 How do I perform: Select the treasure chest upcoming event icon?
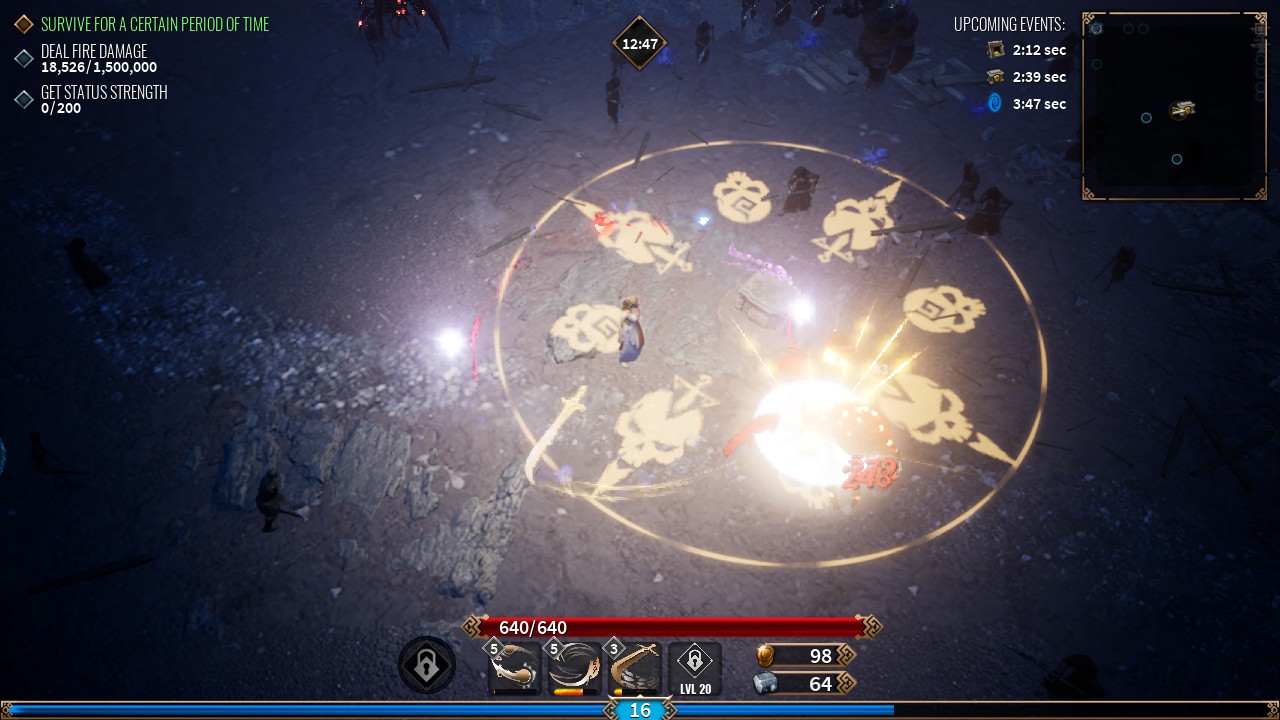click(x=995, y=77)
